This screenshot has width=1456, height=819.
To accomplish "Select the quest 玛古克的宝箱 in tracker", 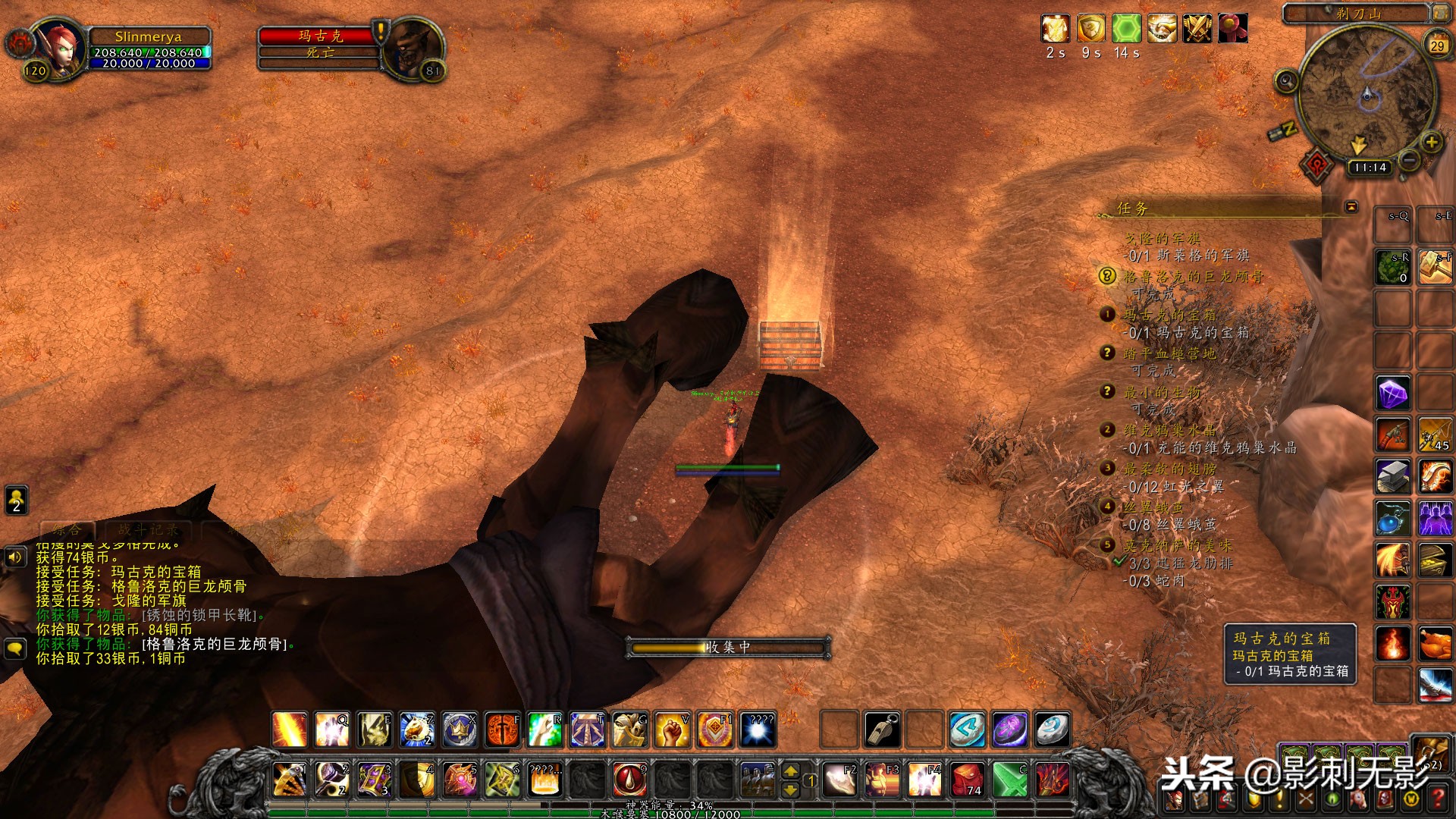I will [x=1169, y=315].
